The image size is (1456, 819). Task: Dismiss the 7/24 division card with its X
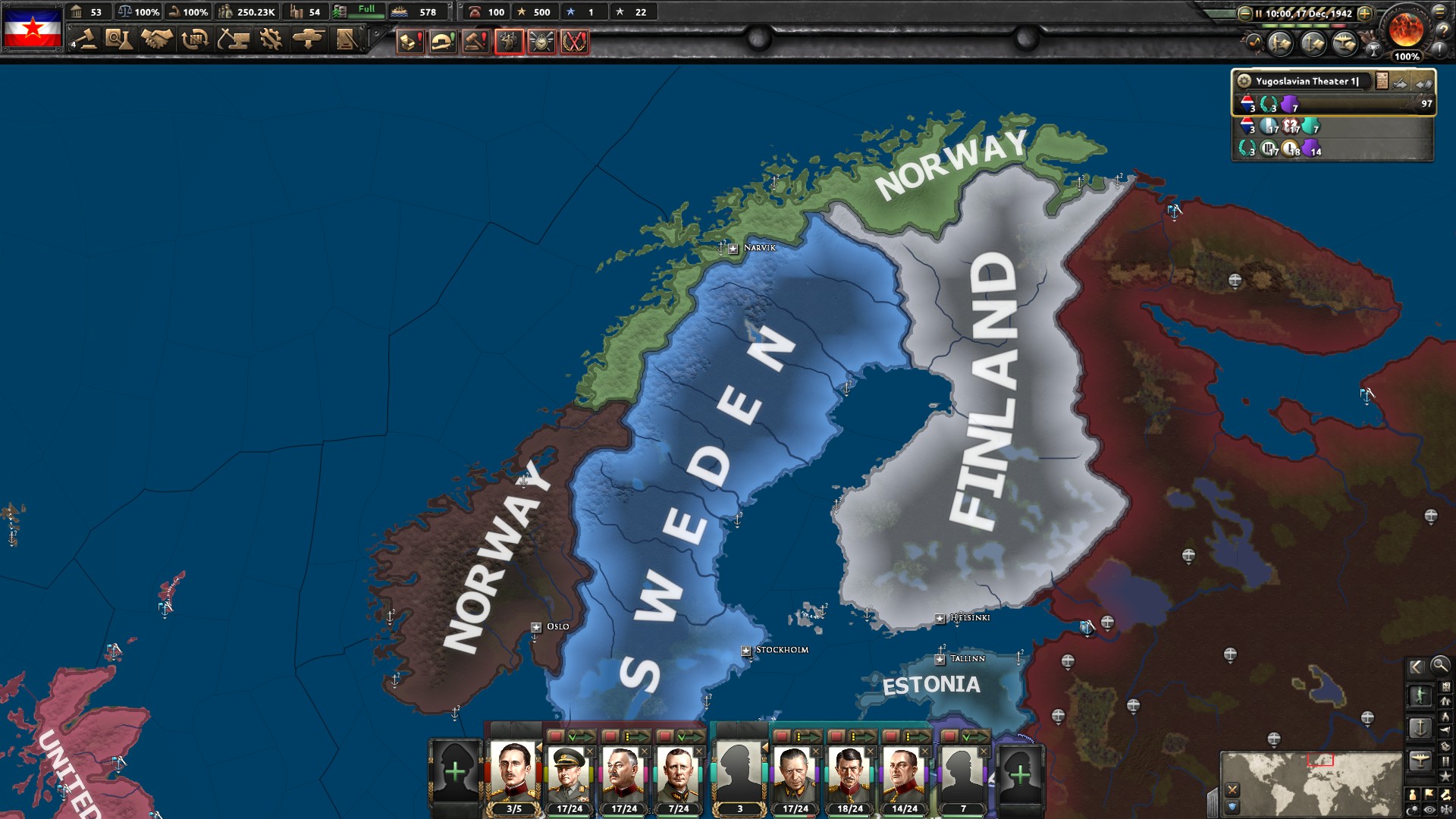[x=699, y=752]
